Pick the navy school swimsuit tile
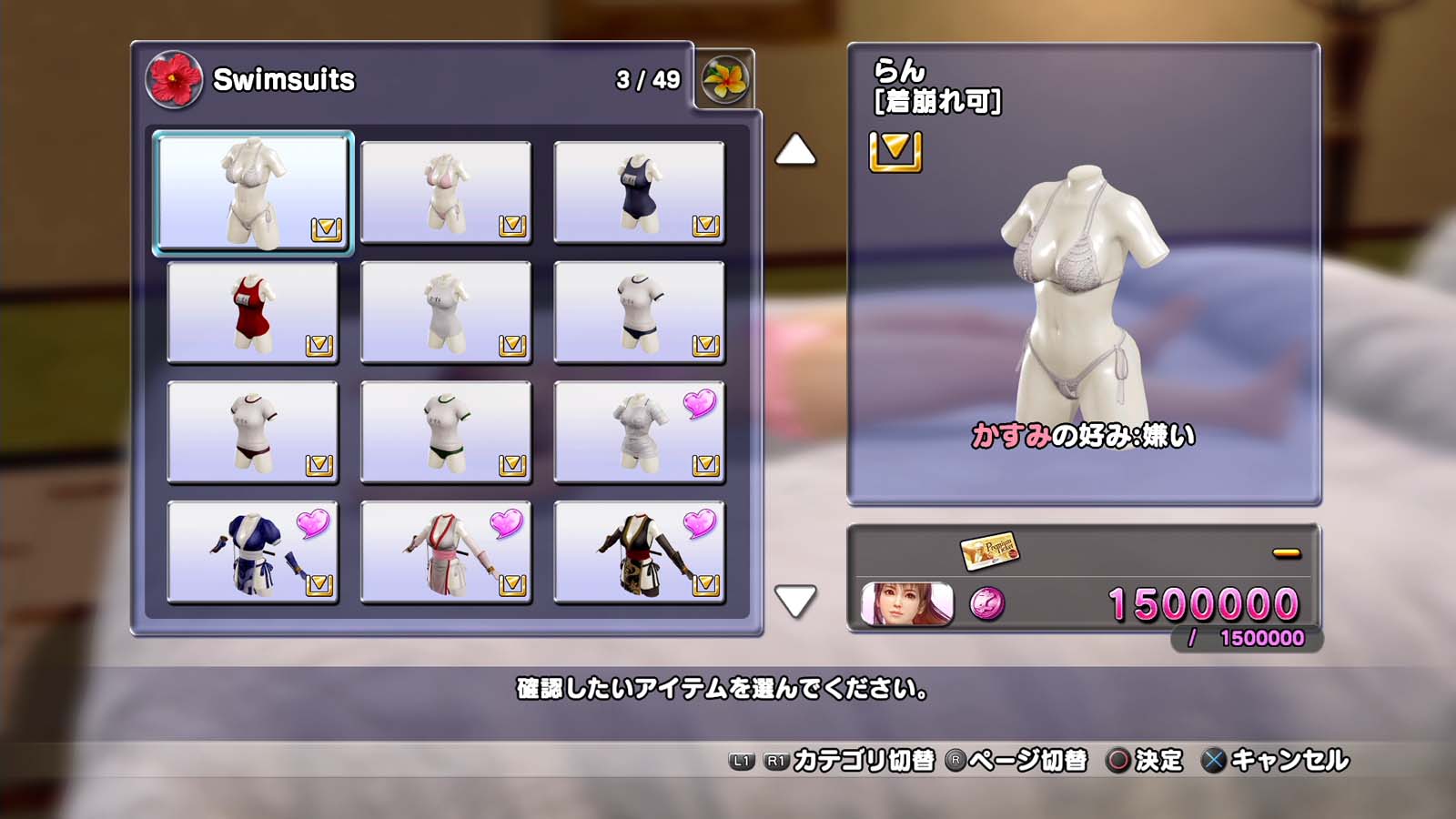Viewport: 1456px width, 819px height. pos(639,192)
